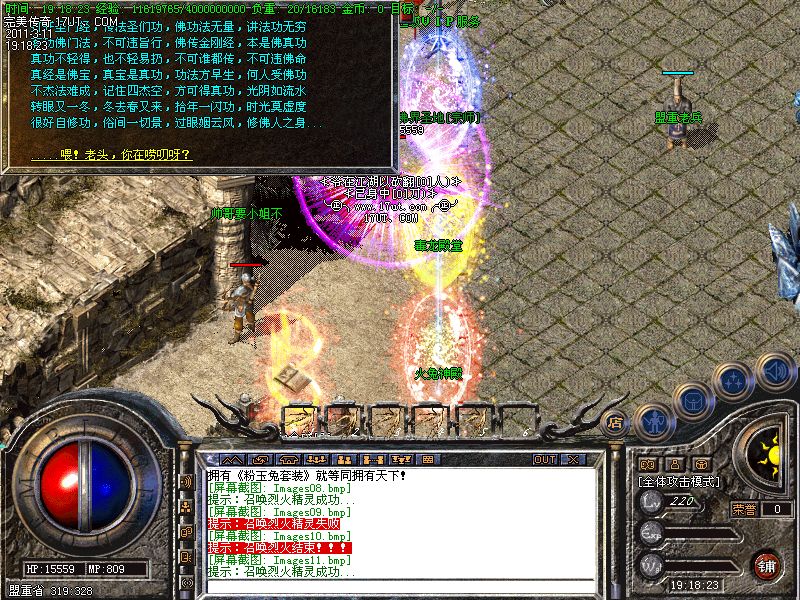Image resolution: width=800 pixels, height=600 pixels.
Task: Open the minimap toolbar button with mountain icon
Action: tap(232, 459)
